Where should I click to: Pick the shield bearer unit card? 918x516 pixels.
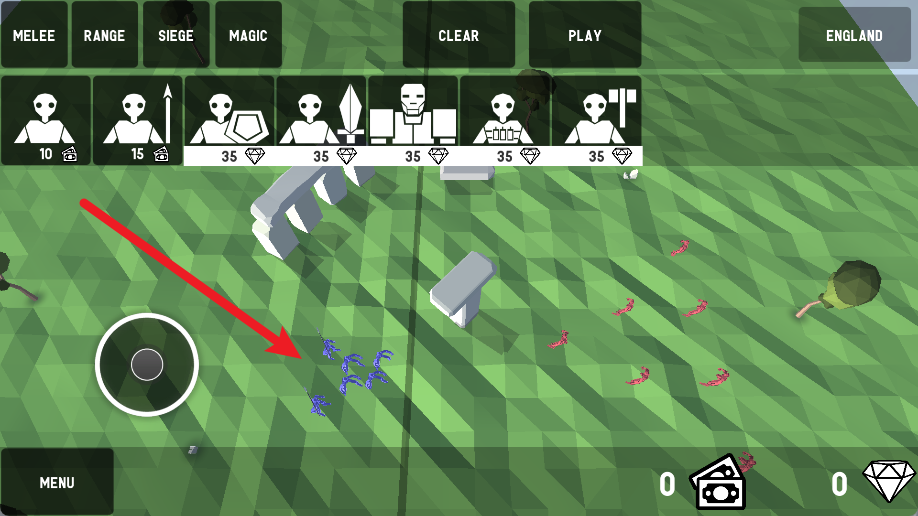click(229, 120)
